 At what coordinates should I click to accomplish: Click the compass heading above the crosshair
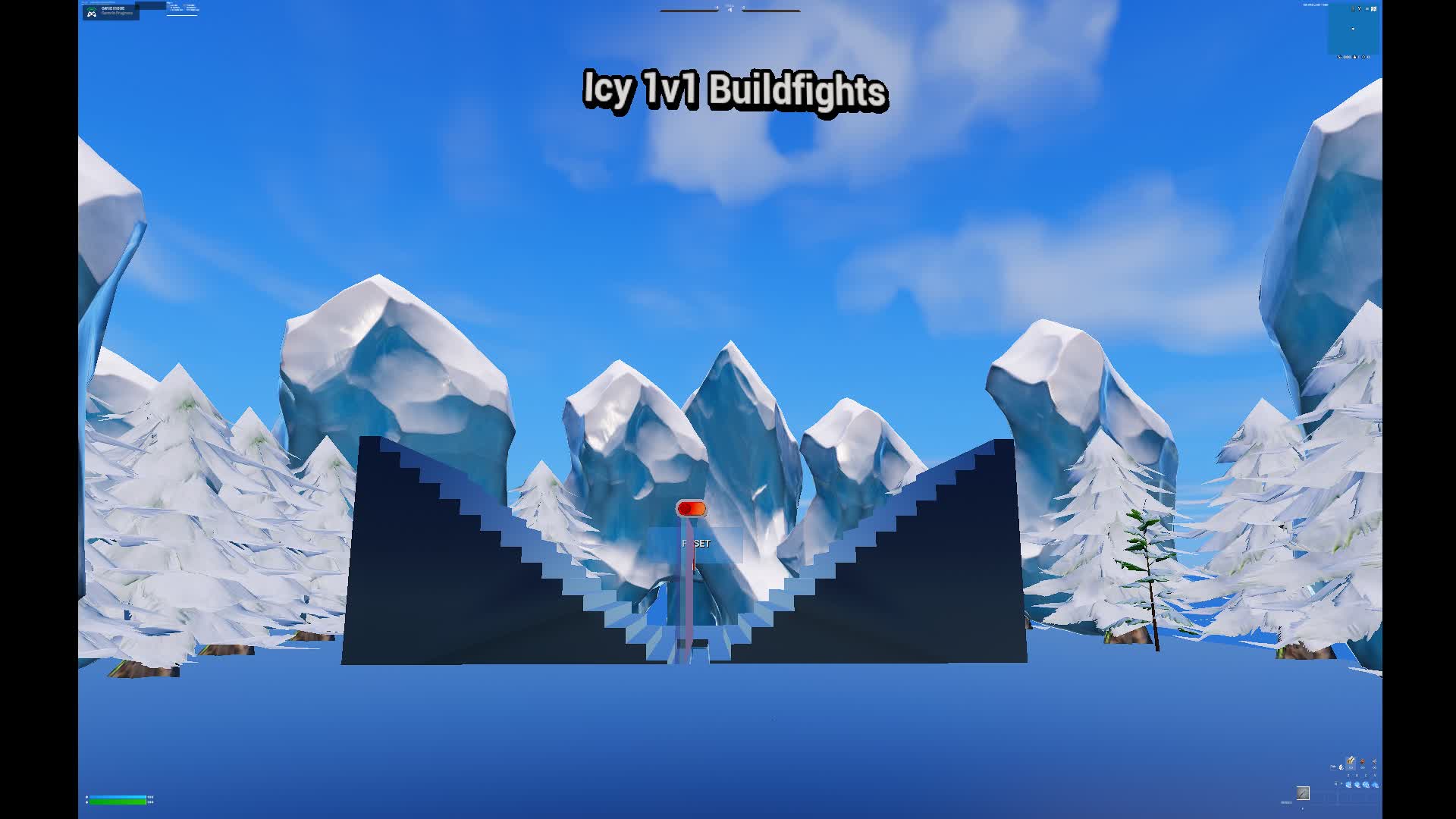pos(730,9)
